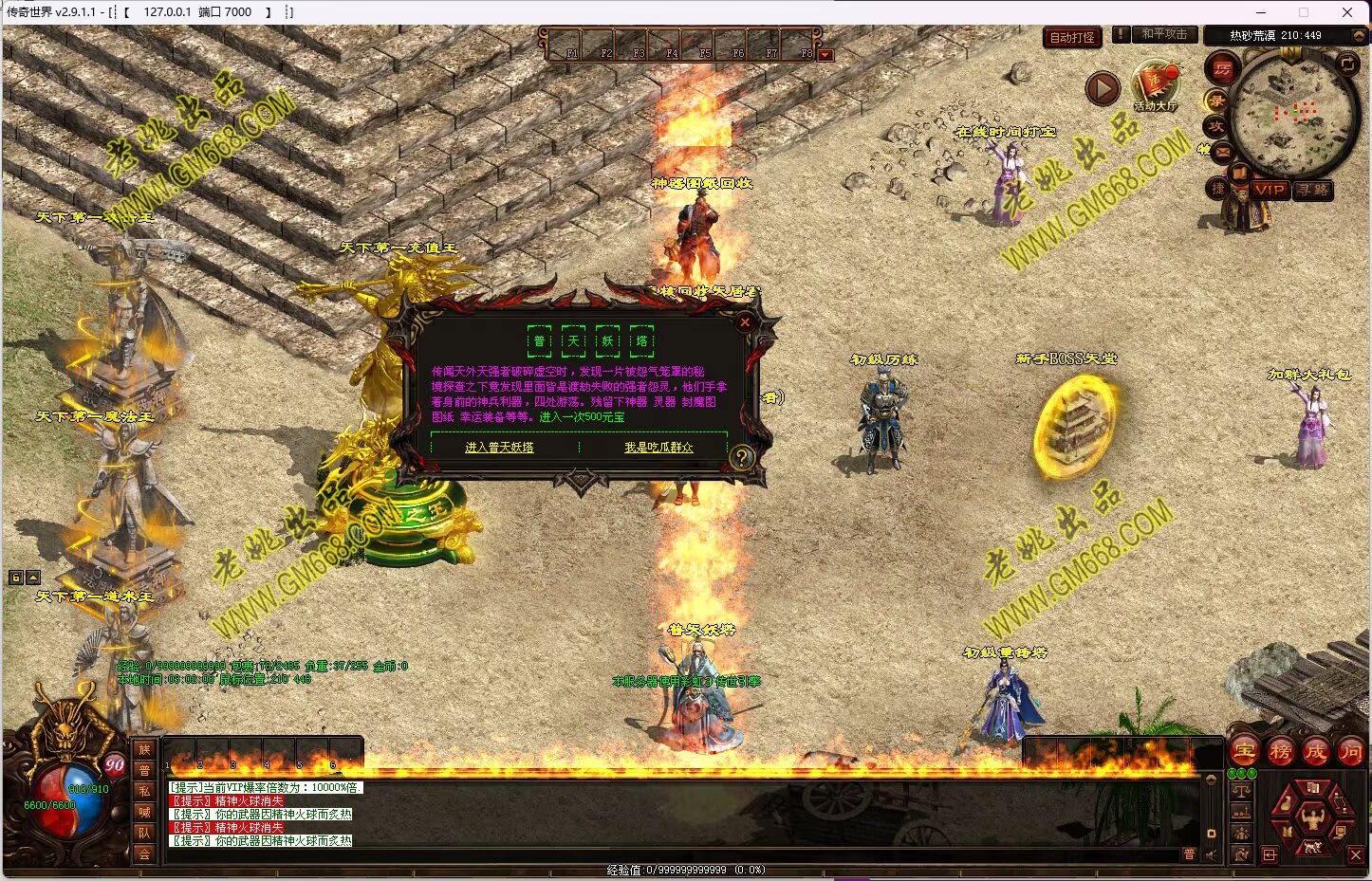
Task: Click the circular minimap
Action: (x=1294, y=112)
